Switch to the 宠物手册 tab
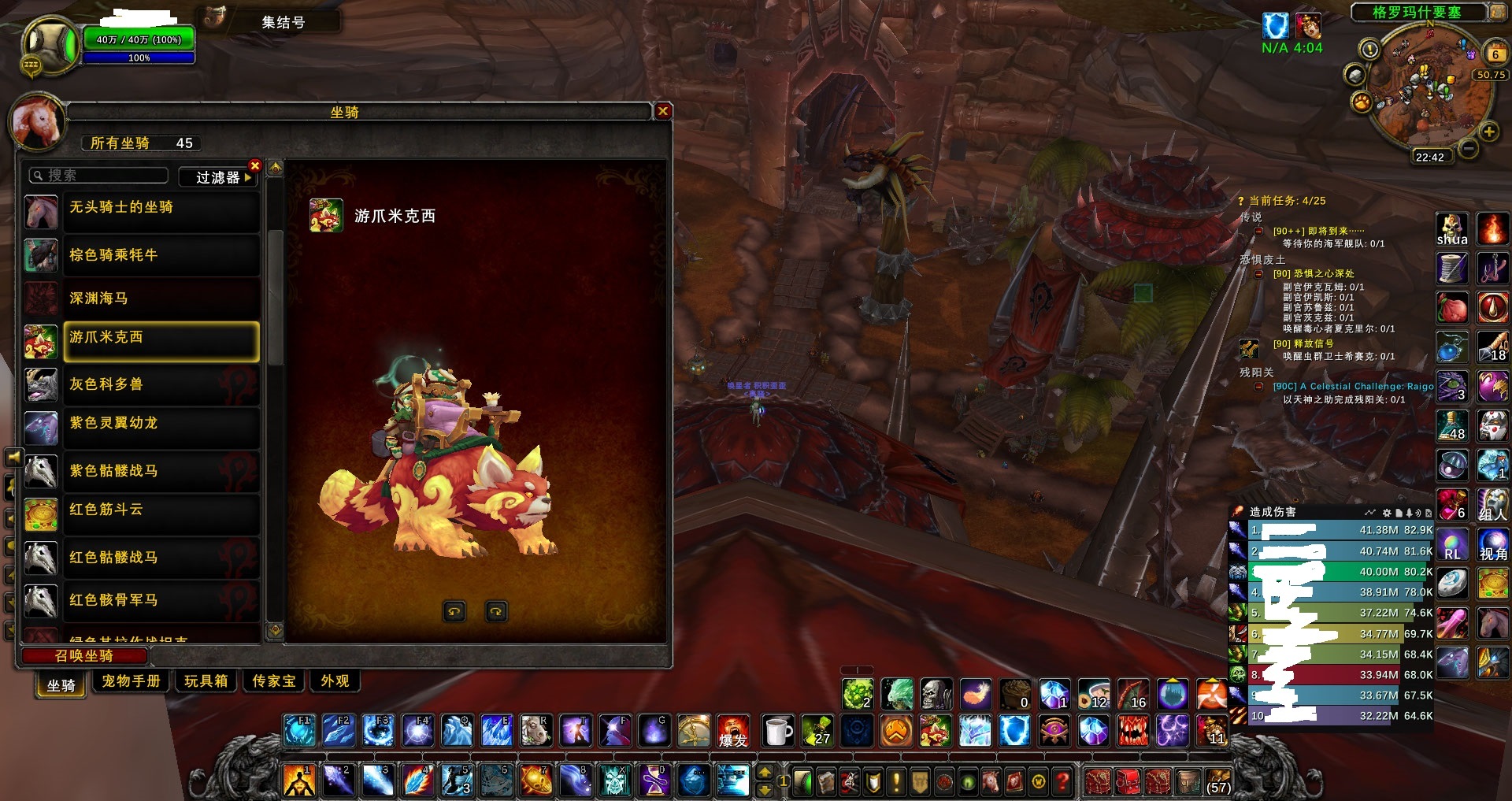 pos(132,680)
